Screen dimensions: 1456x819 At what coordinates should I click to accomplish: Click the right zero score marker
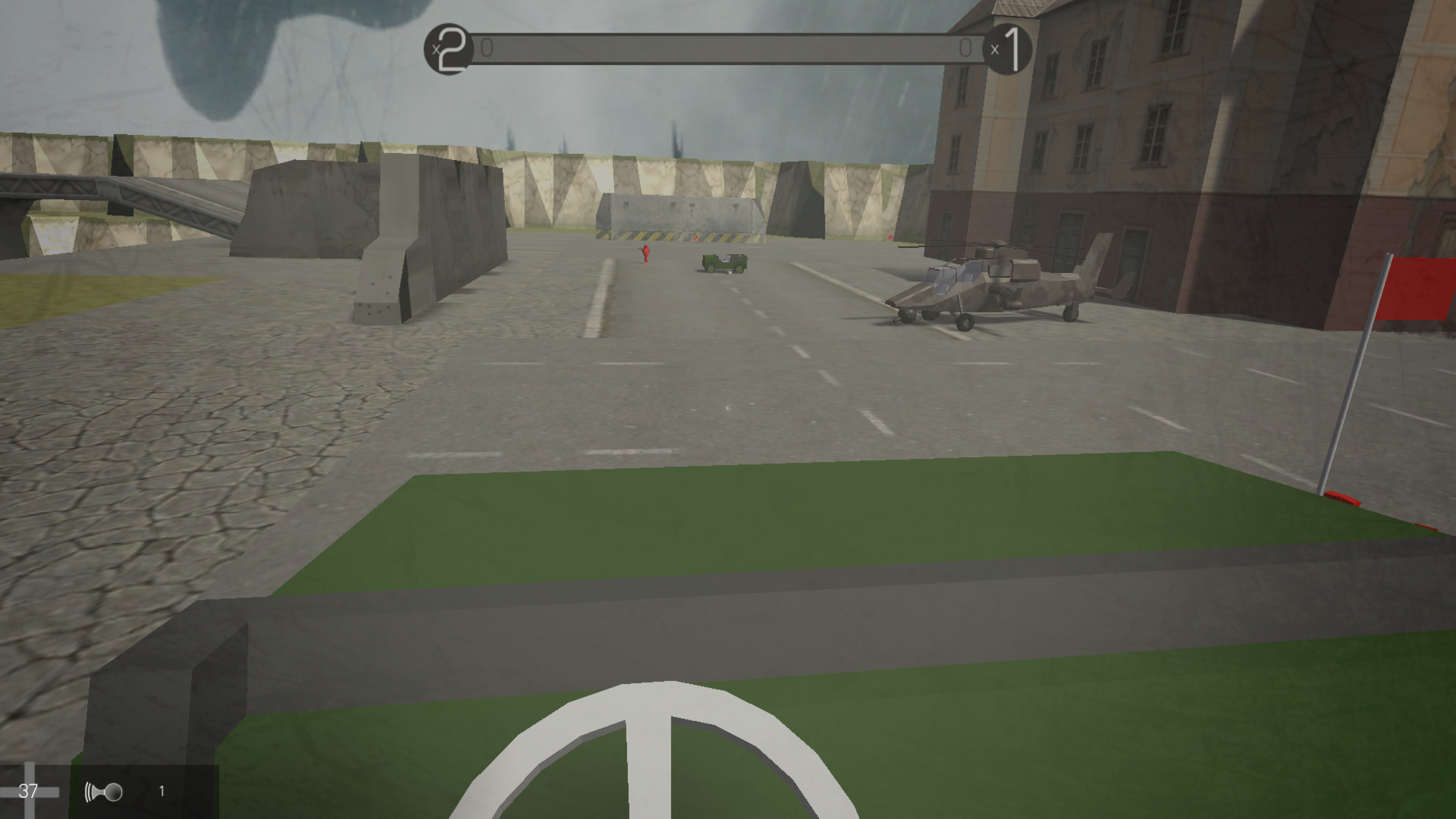(966, 47)
